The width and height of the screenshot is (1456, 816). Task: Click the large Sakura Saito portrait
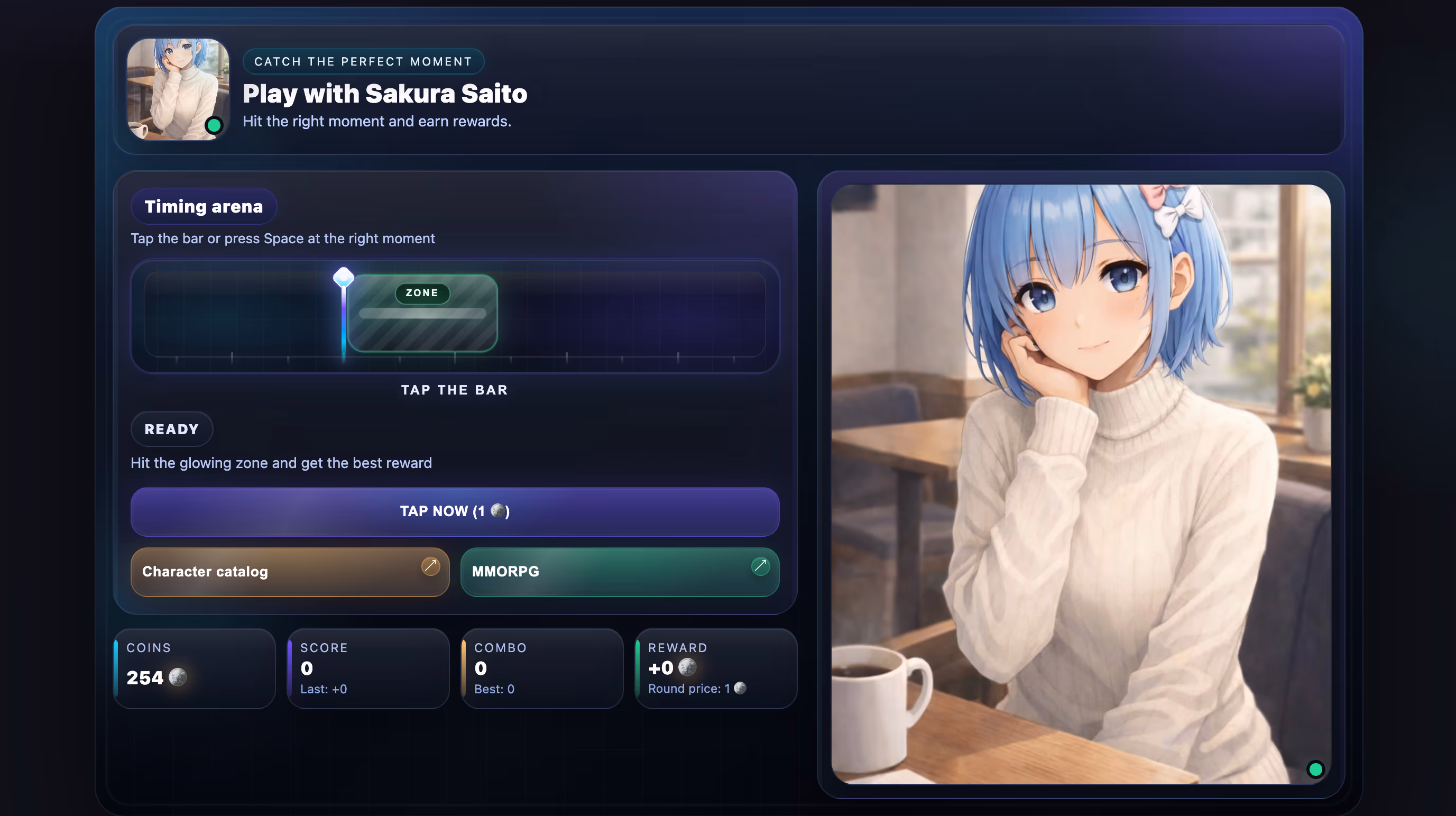tap(1080, 484)
